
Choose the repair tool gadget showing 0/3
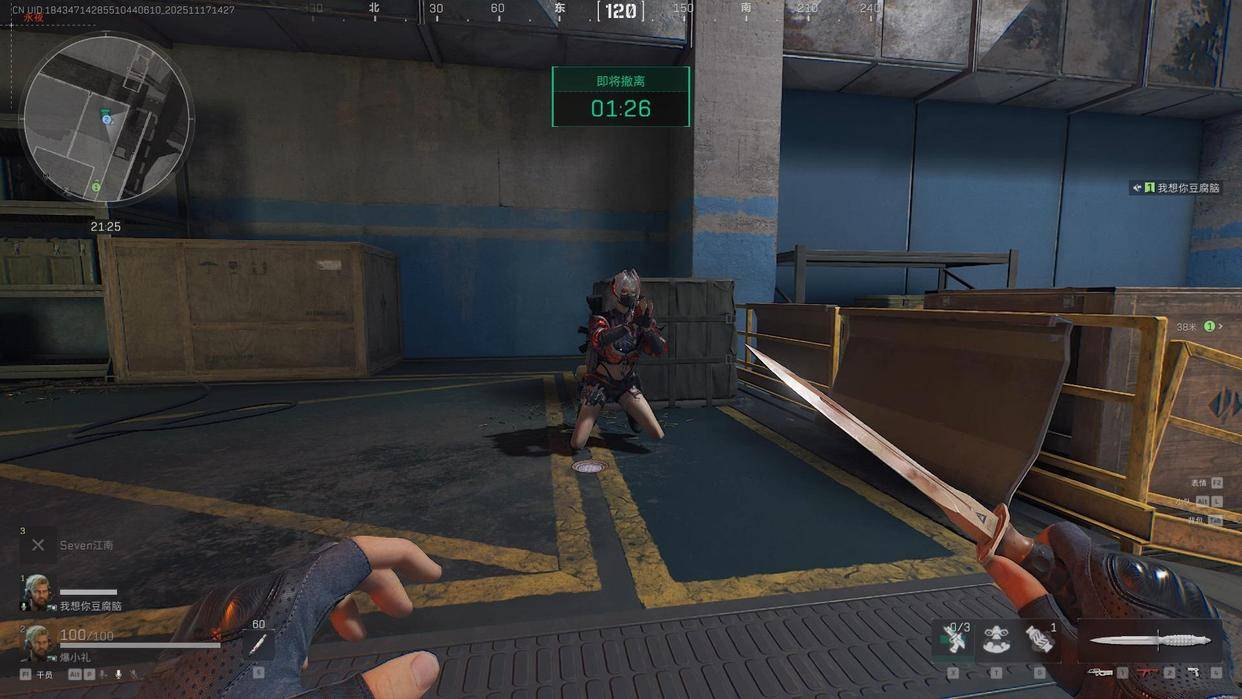pos(954,640)
